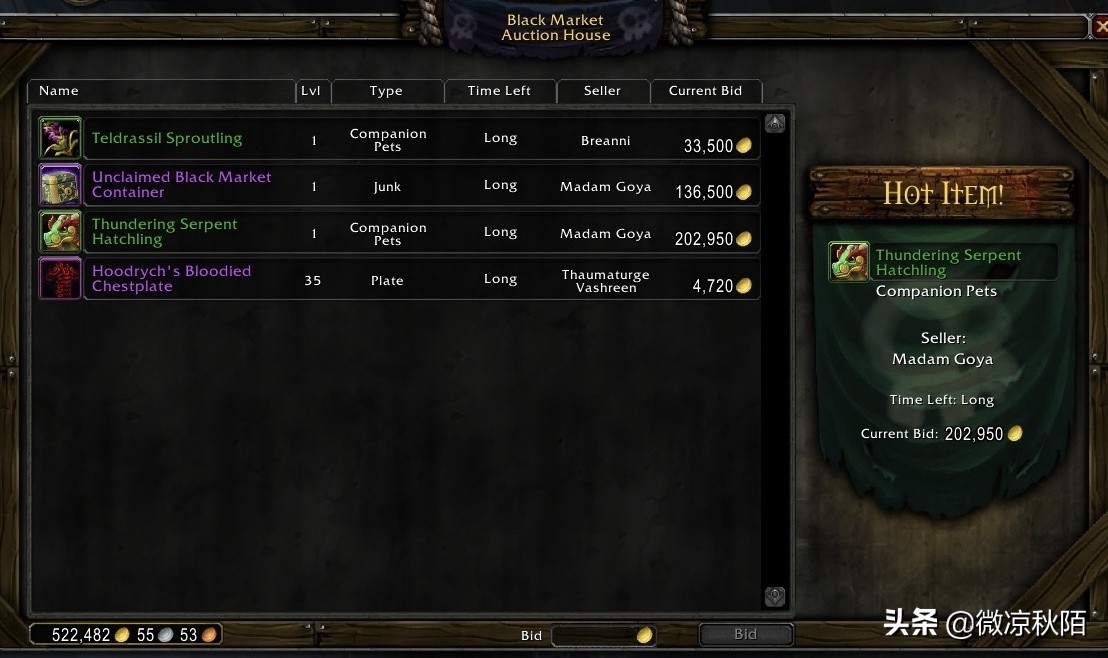Sort by Current Bid column header
1108x658 pixels.
click(x=705, y=91)
